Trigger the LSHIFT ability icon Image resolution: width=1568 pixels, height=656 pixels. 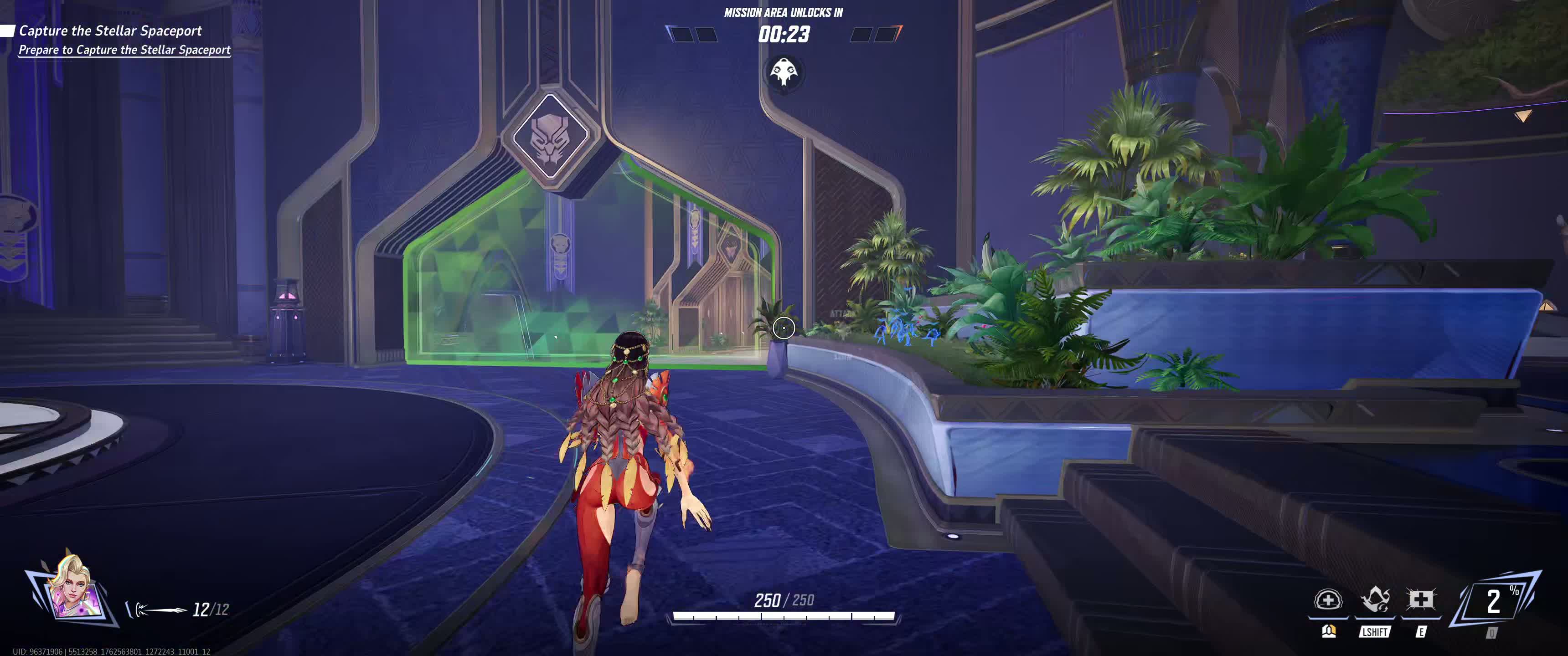coord(1374,600)
